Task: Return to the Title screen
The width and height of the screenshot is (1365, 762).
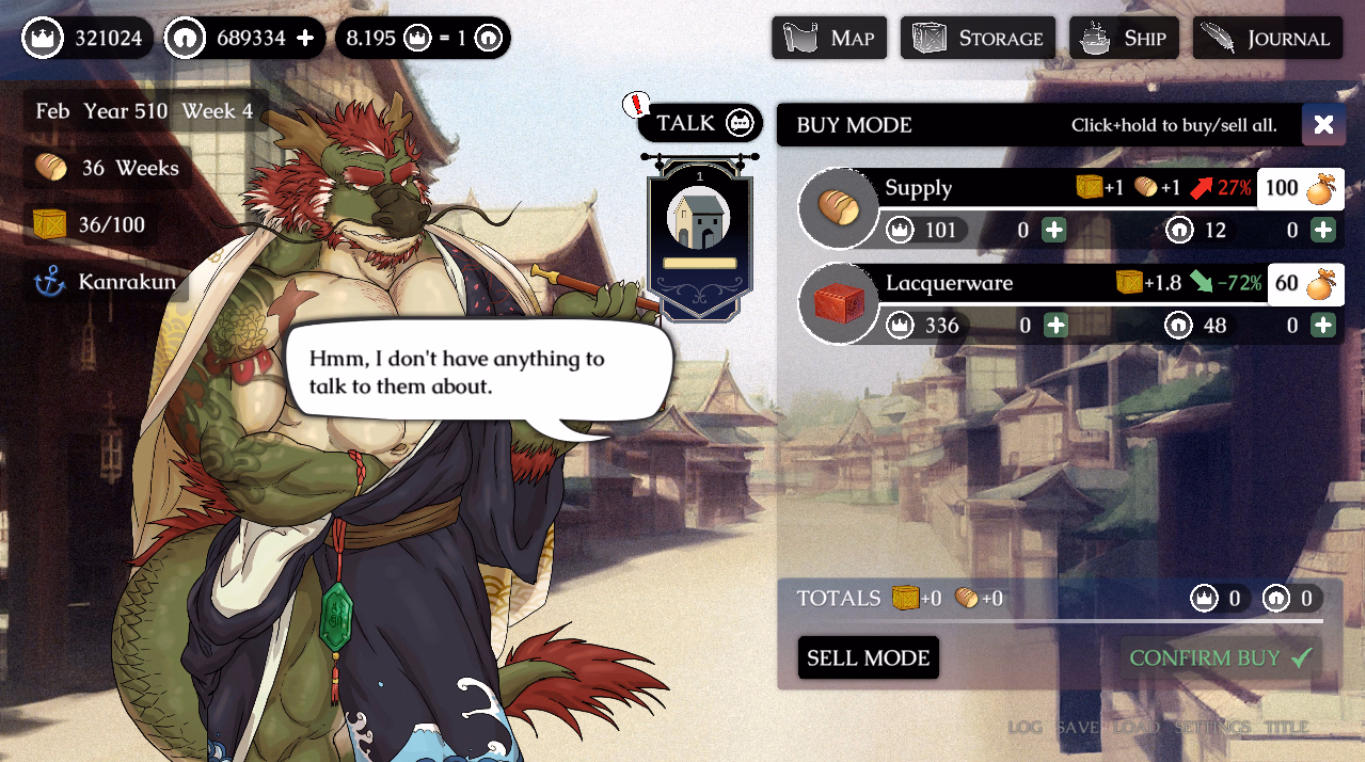Action: 1286,727
